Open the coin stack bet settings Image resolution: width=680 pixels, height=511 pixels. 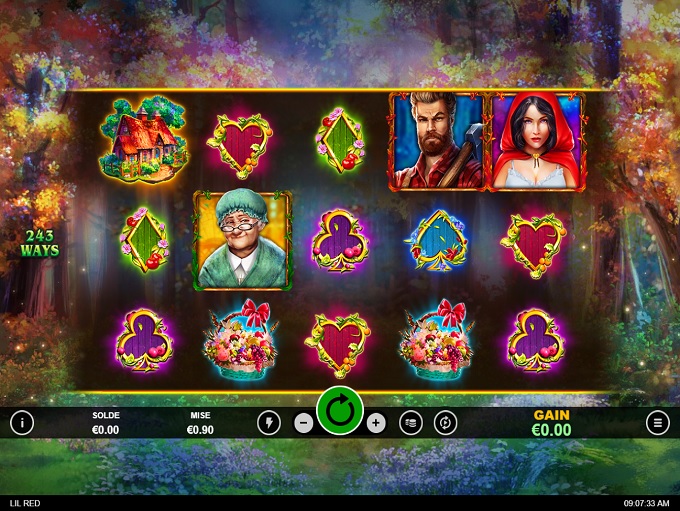(x=411, y=423)
